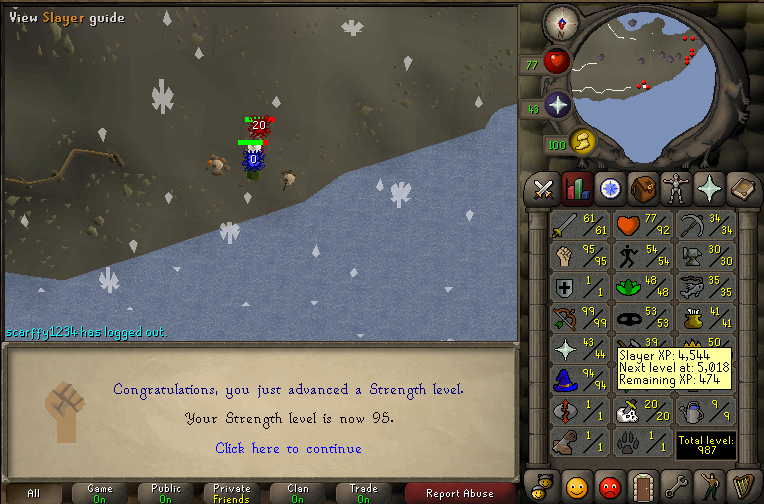Show the Worn Equipment tab
The image size is (764, 504).
675,187
